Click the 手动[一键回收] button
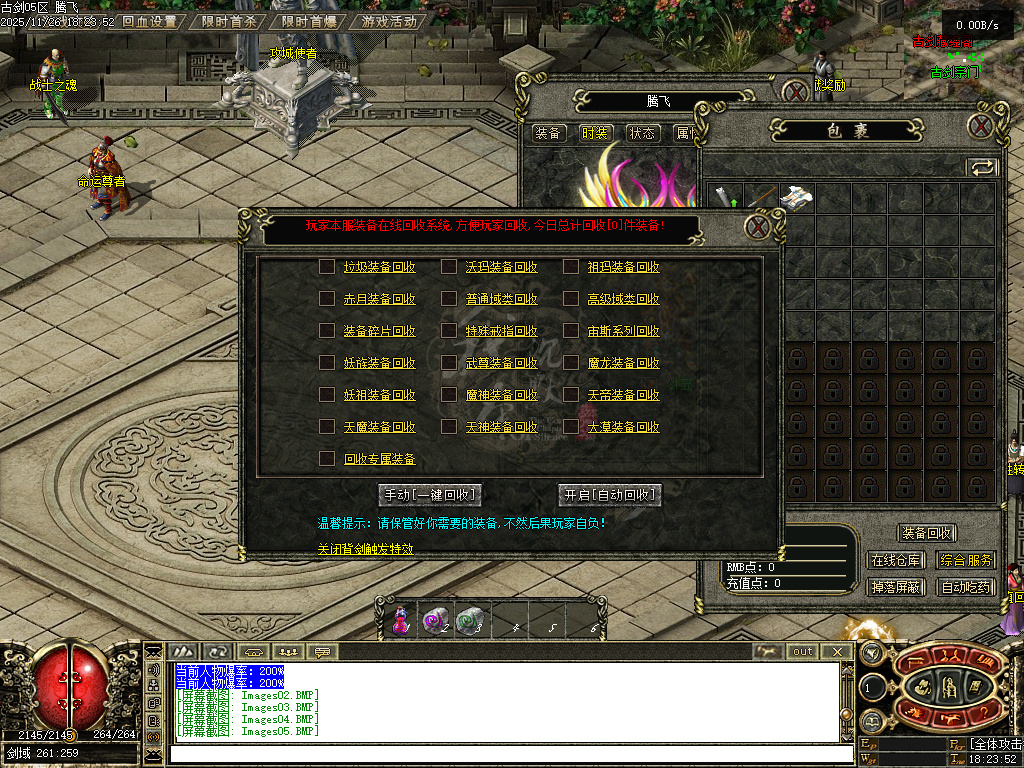This screenshot has height=768, width=1024. 431,495
